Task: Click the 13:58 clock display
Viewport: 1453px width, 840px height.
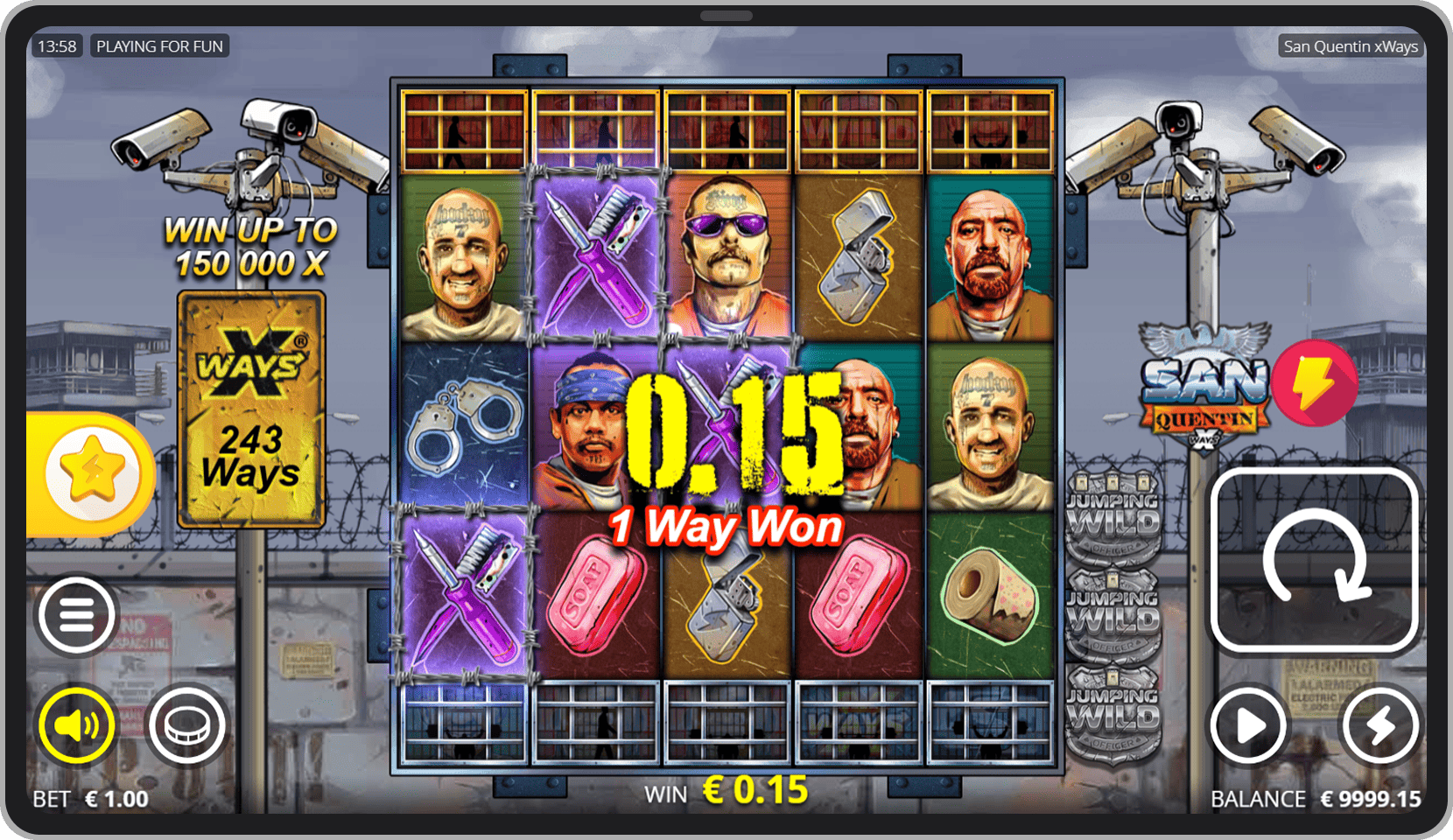Action: 56,45
